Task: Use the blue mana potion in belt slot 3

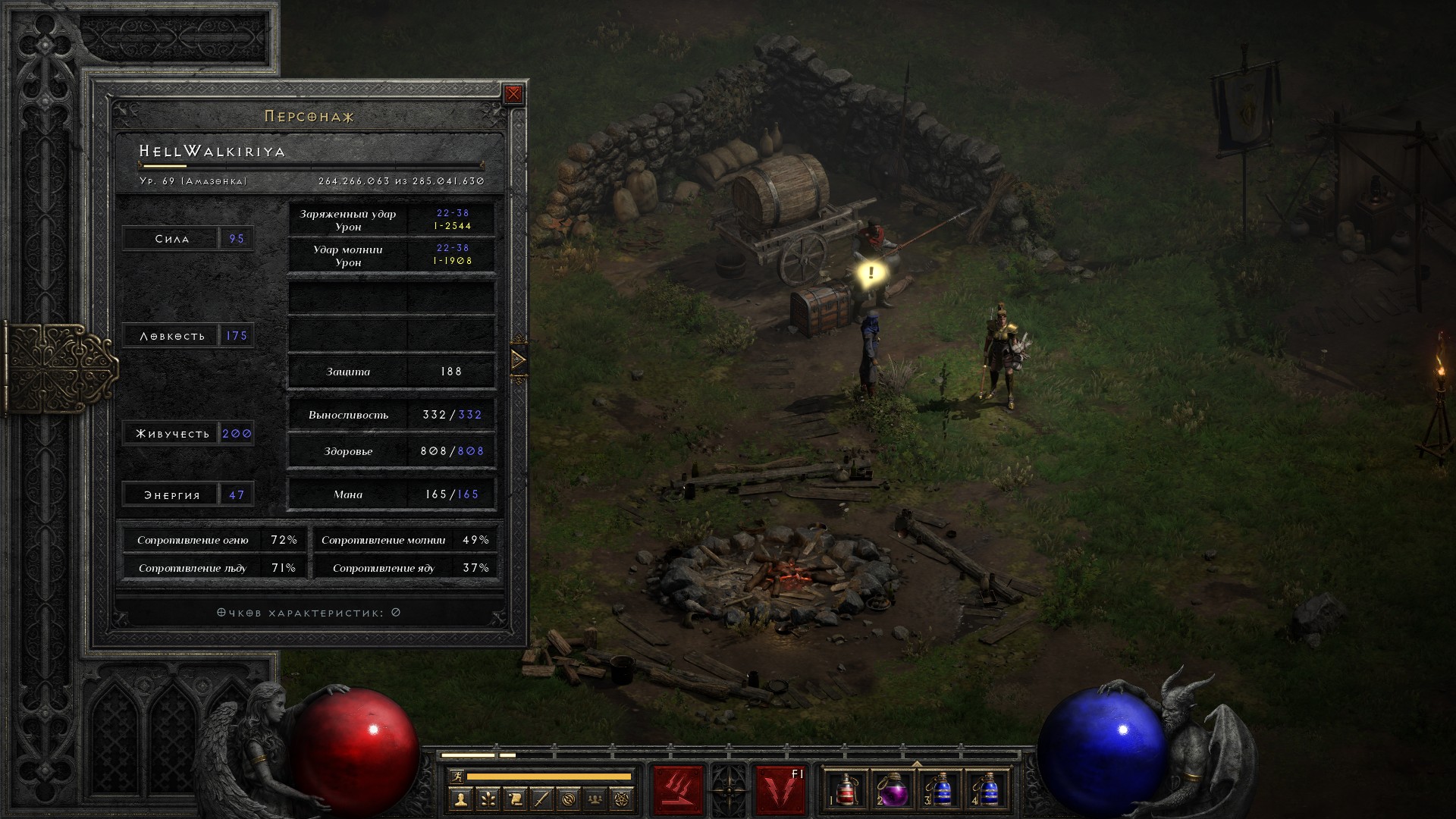Action: click(x=940, y=790)
